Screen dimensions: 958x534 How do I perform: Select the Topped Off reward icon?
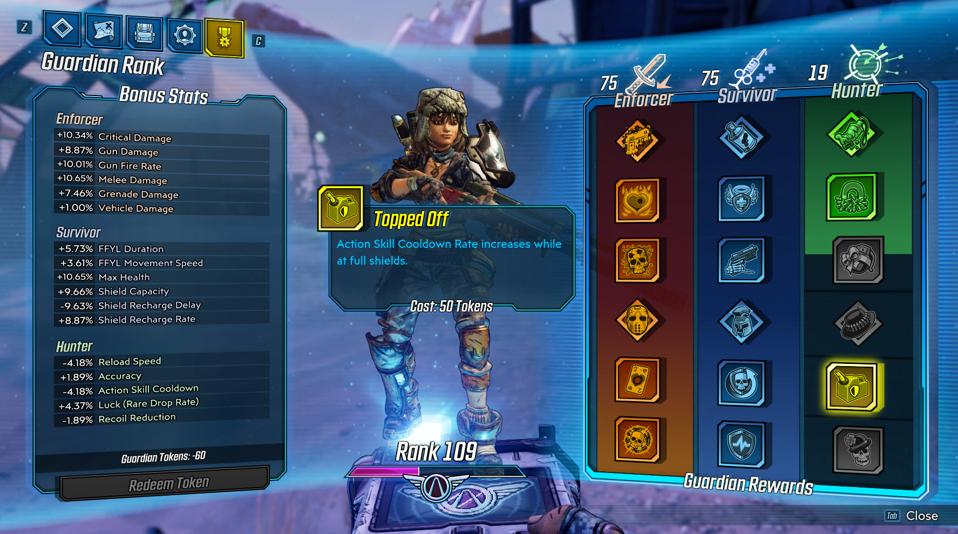tap(852, 384)
